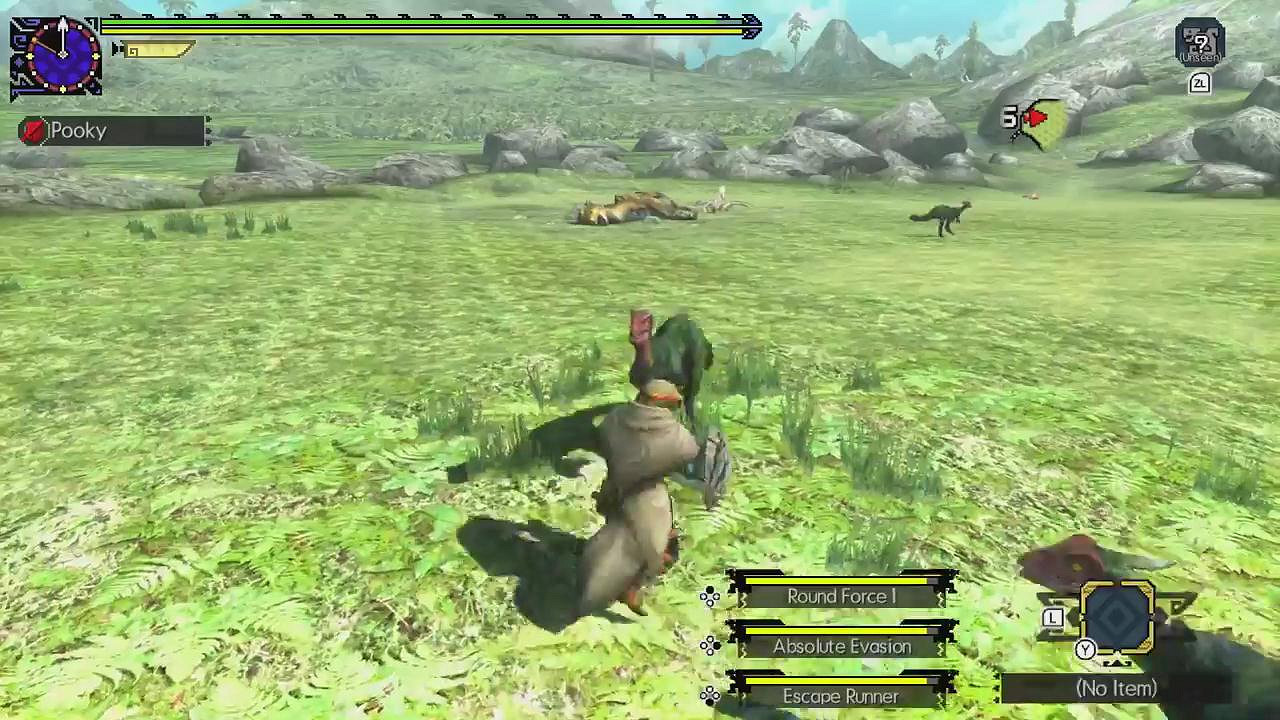Activate the Absolute Evasion hunting art
1280x720 pixels.
click(840, 646)
